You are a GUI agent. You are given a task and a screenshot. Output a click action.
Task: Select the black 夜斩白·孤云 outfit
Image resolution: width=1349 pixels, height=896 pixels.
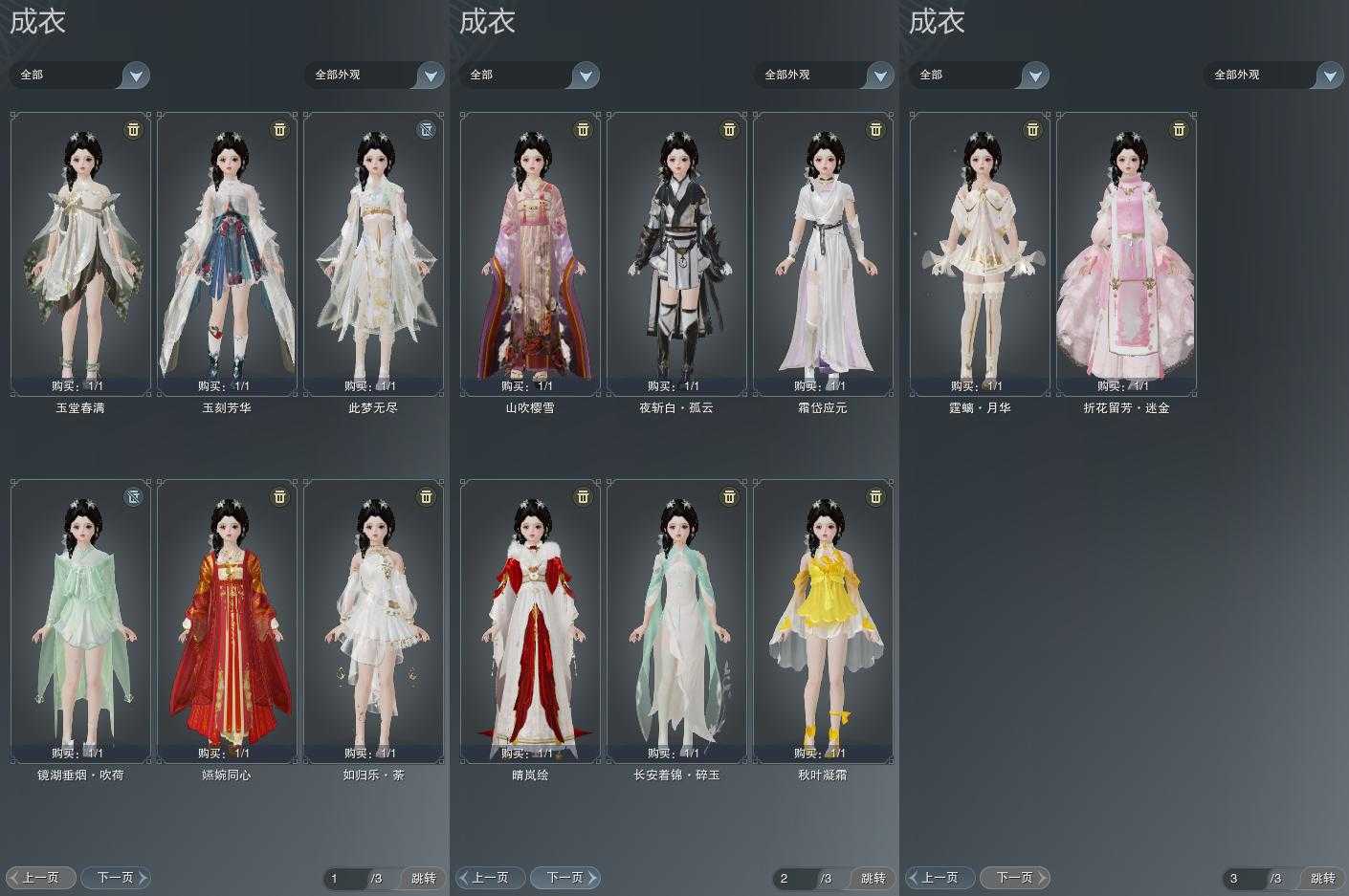click(676, 253)
